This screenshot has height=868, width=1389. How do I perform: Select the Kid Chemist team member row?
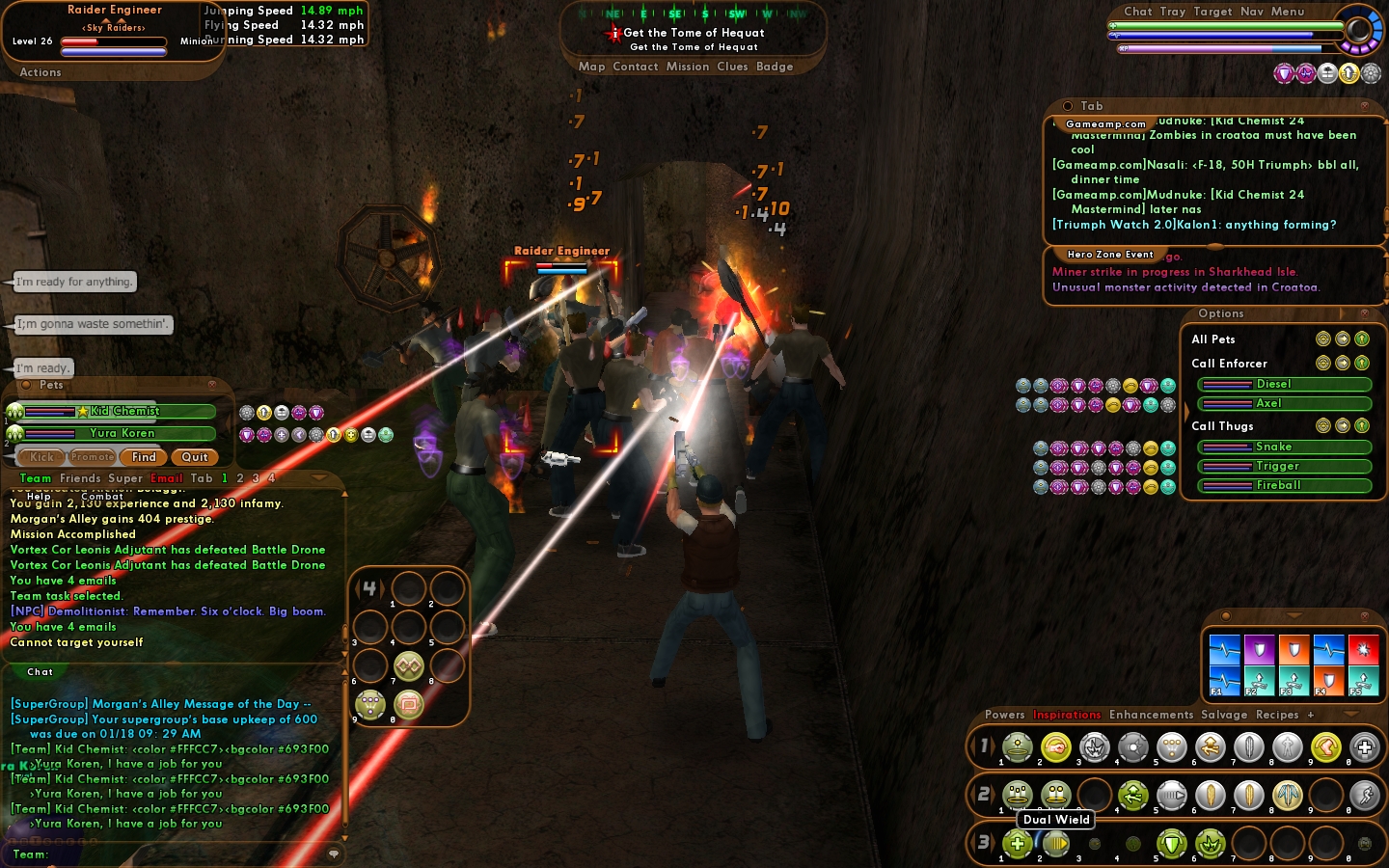[121, 411]
